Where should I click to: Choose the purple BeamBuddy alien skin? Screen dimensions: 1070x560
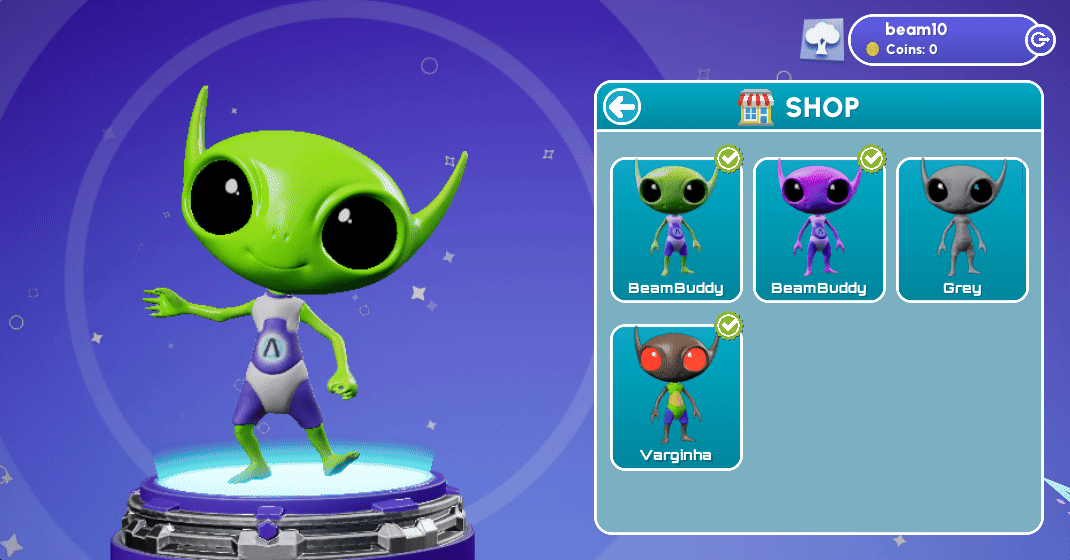pos(818,229)
